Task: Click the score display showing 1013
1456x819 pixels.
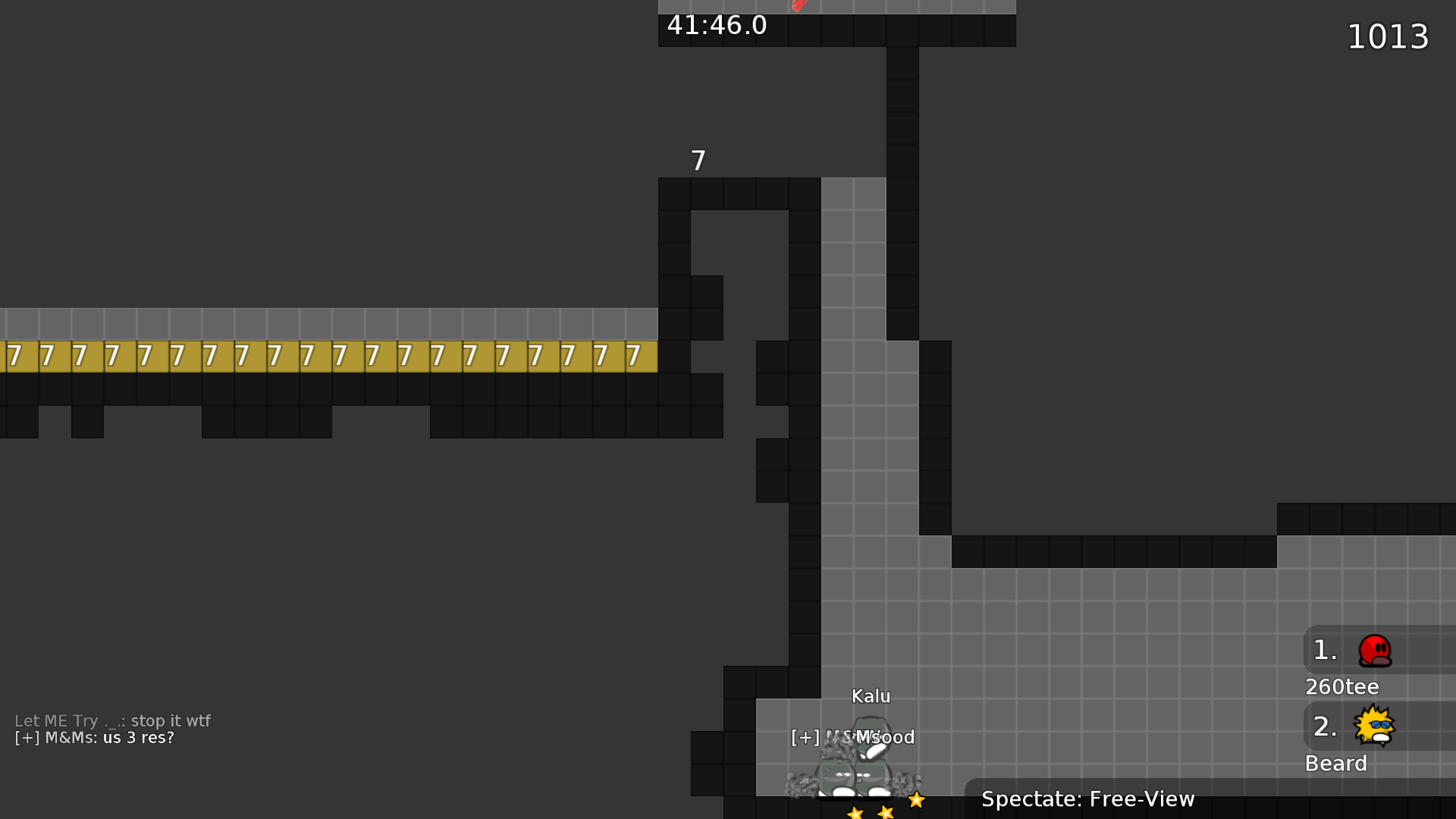Action: point(1388,36)
